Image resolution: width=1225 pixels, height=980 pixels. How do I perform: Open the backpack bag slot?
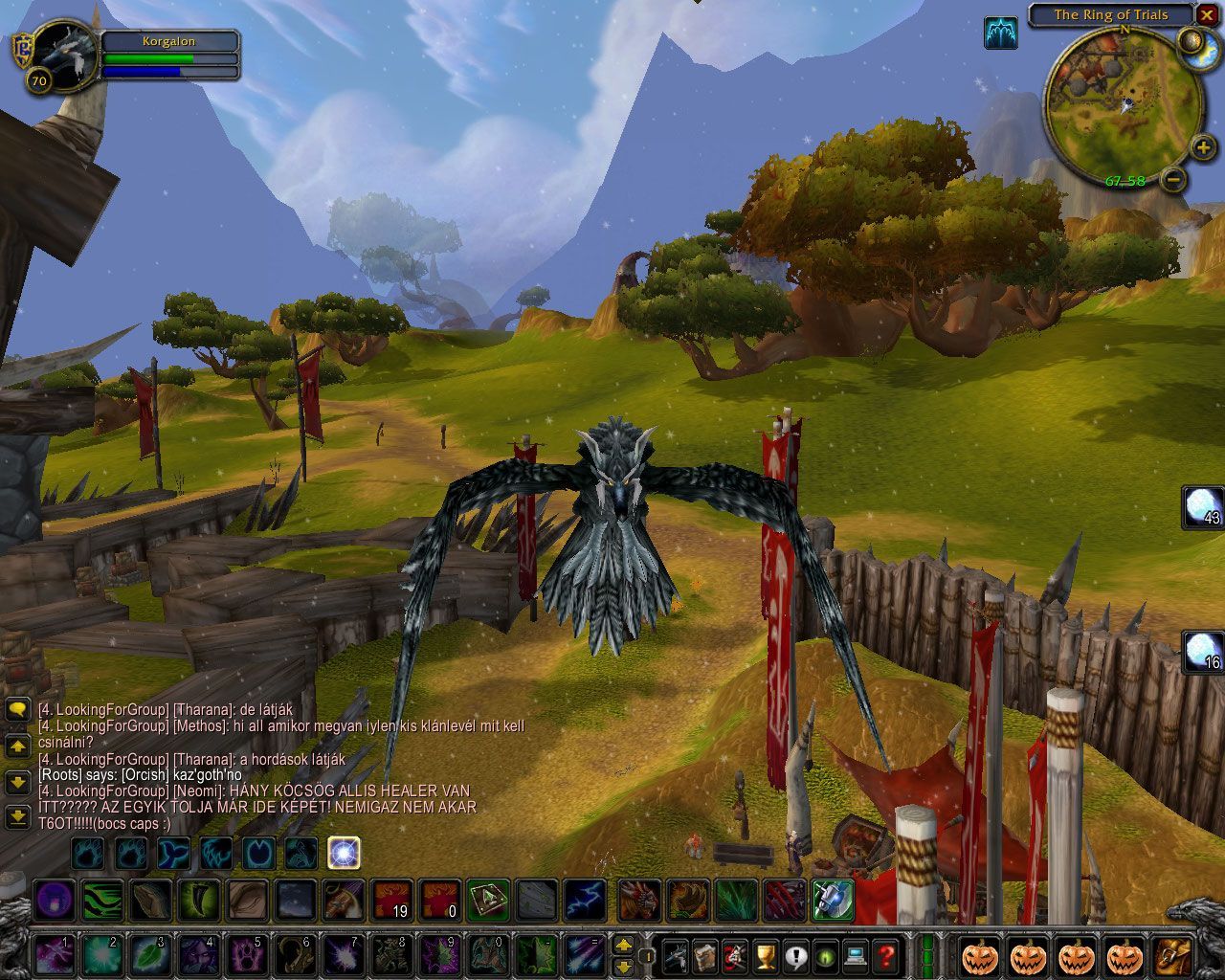pos(1172,955)
